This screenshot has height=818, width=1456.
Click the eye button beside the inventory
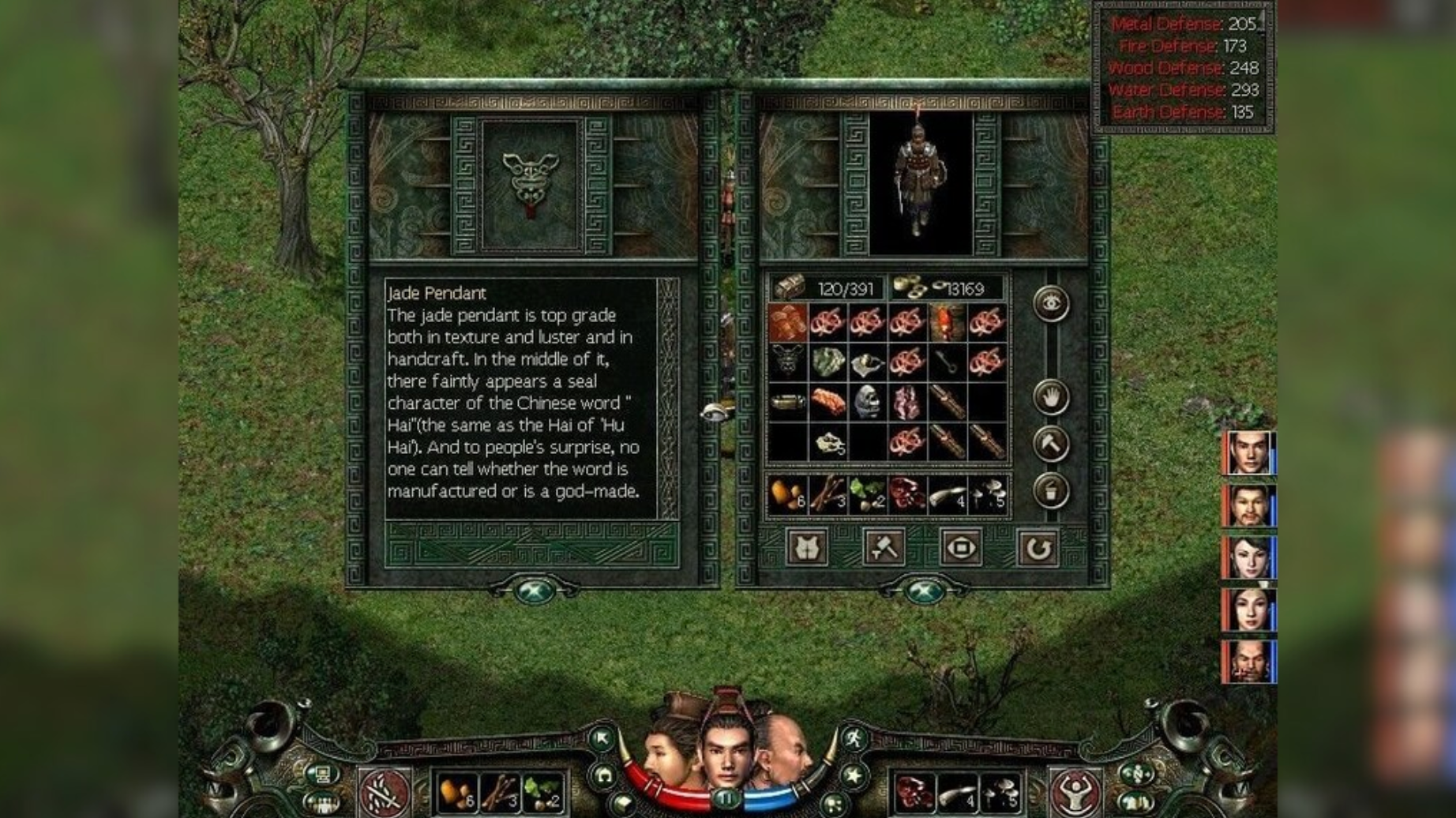(1051, 304)
